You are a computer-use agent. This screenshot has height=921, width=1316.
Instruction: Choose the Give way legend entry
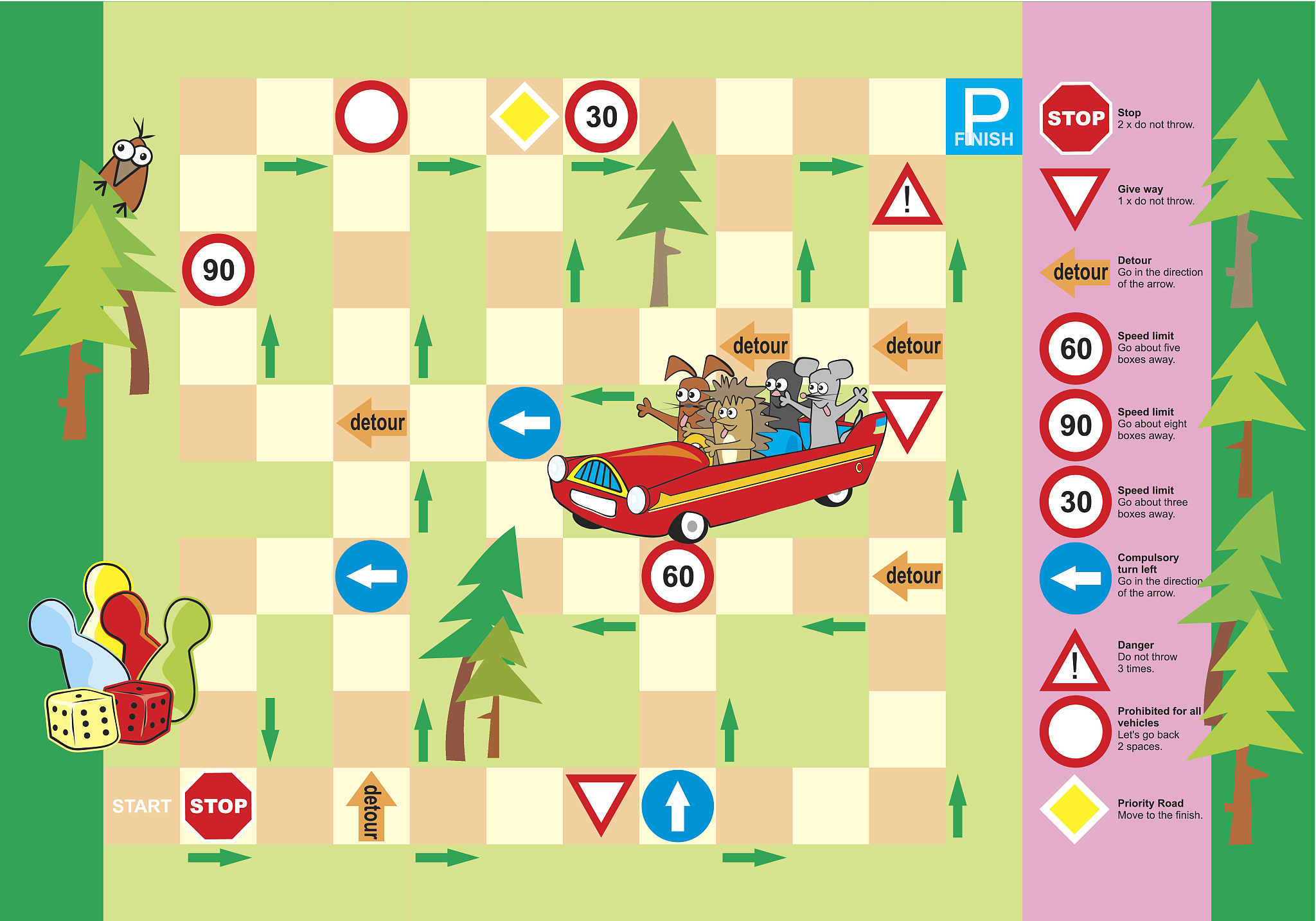coord(1118,195)
